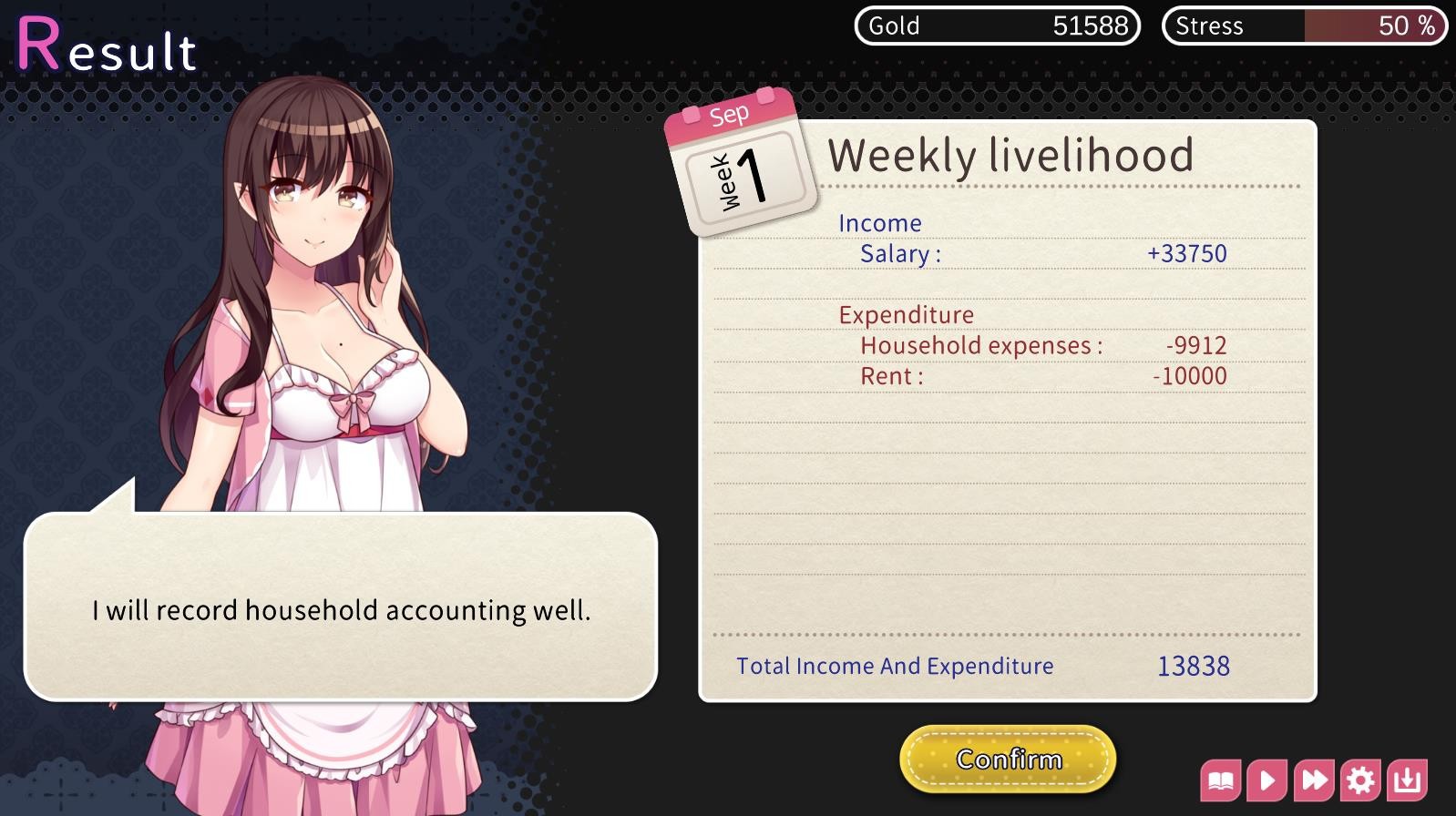
Task: Click the Income section label
Action: click(x=879, y=222)
